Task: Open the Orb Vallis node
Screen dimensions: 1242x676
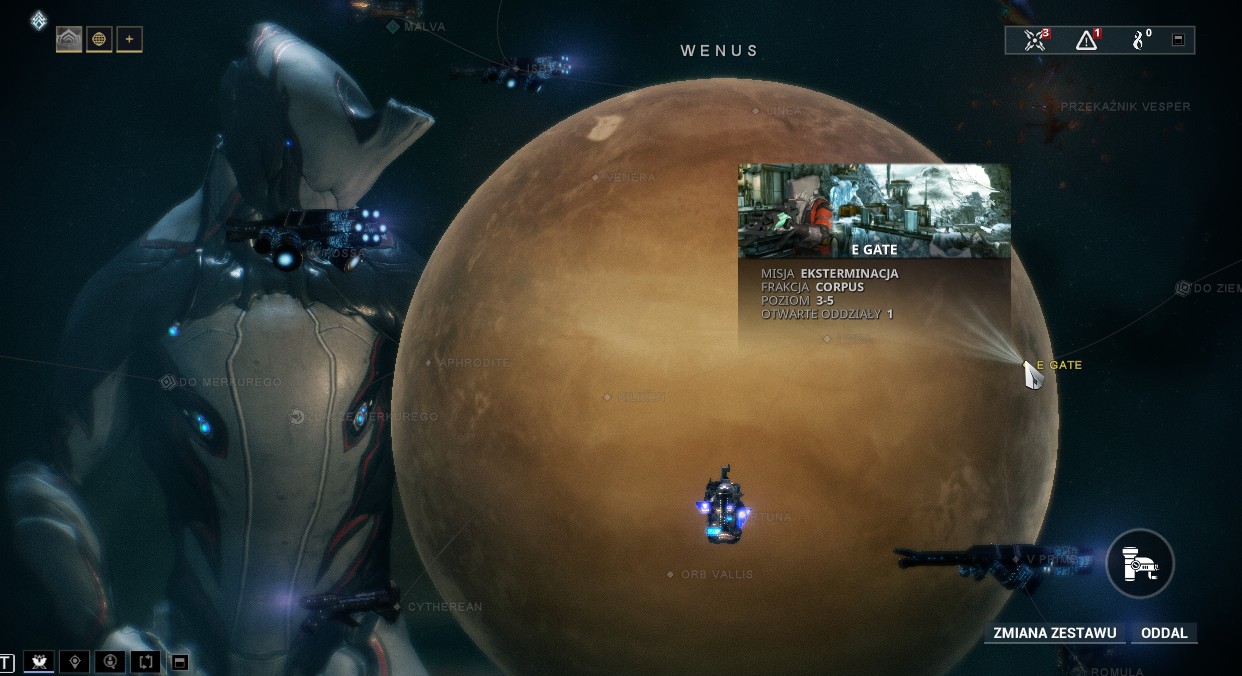Action: point(671,575)
